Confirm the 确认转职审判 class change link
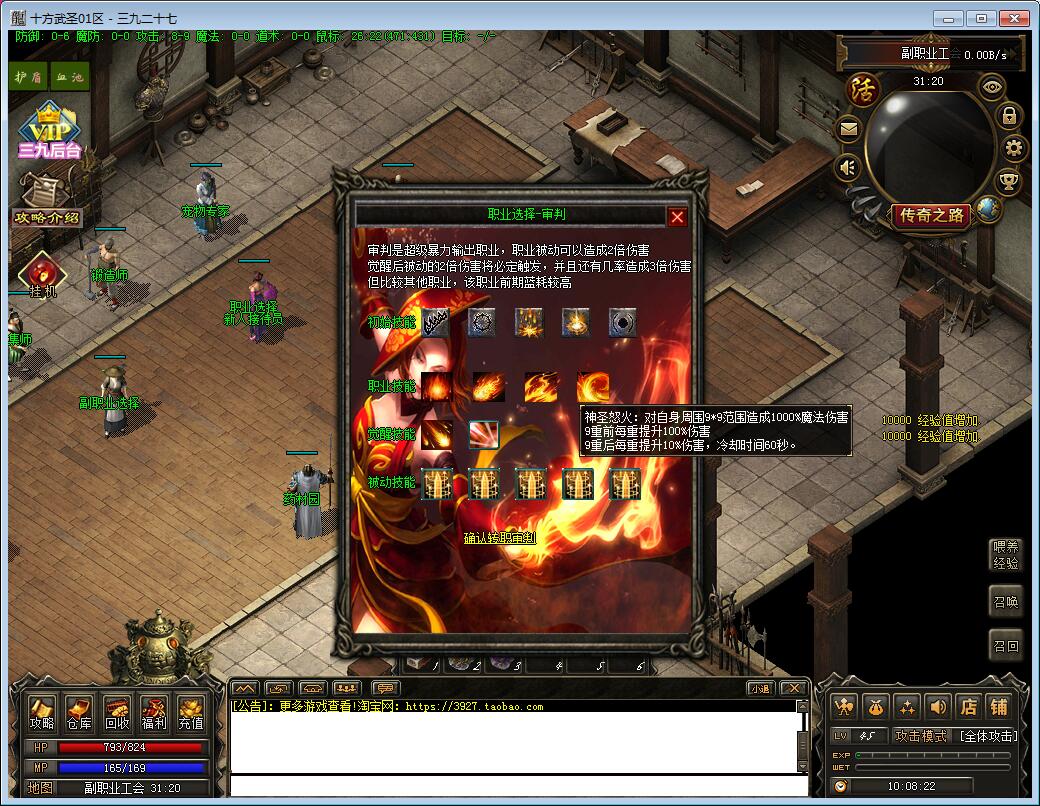 pyautogui.click(x=499, y=538)
